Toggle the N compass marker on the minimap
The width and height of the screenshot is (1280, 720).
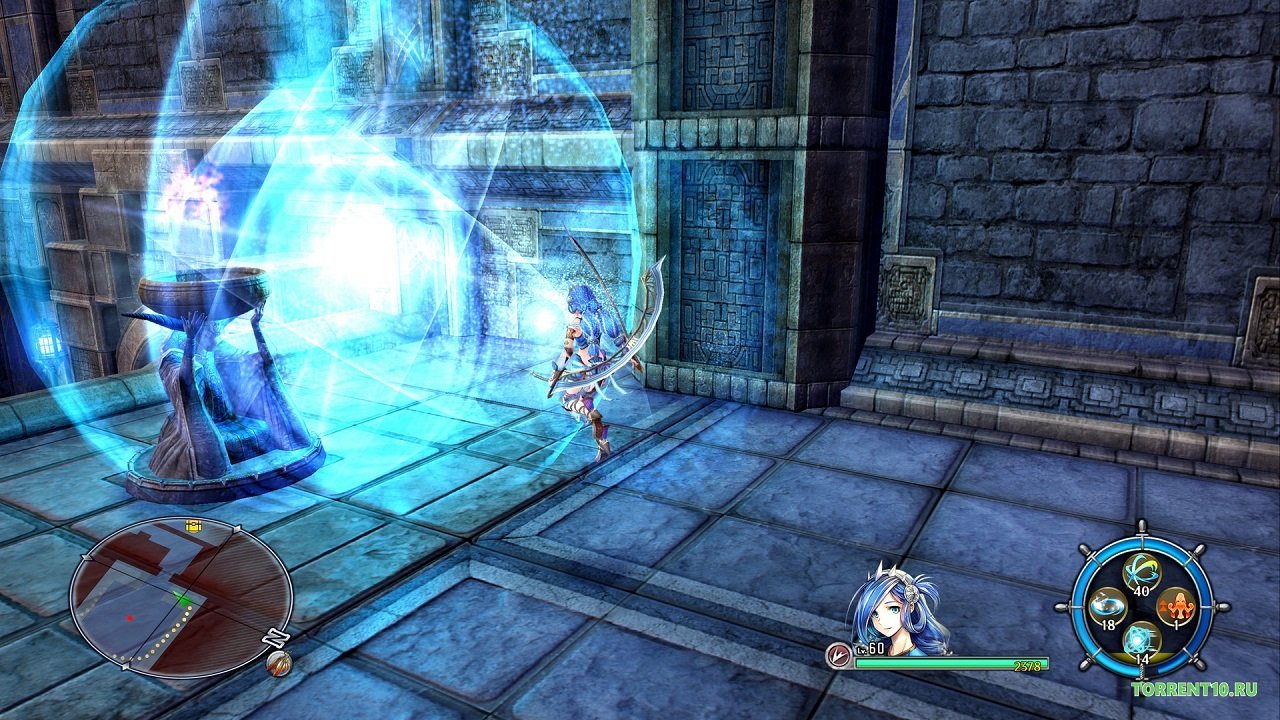274,636
